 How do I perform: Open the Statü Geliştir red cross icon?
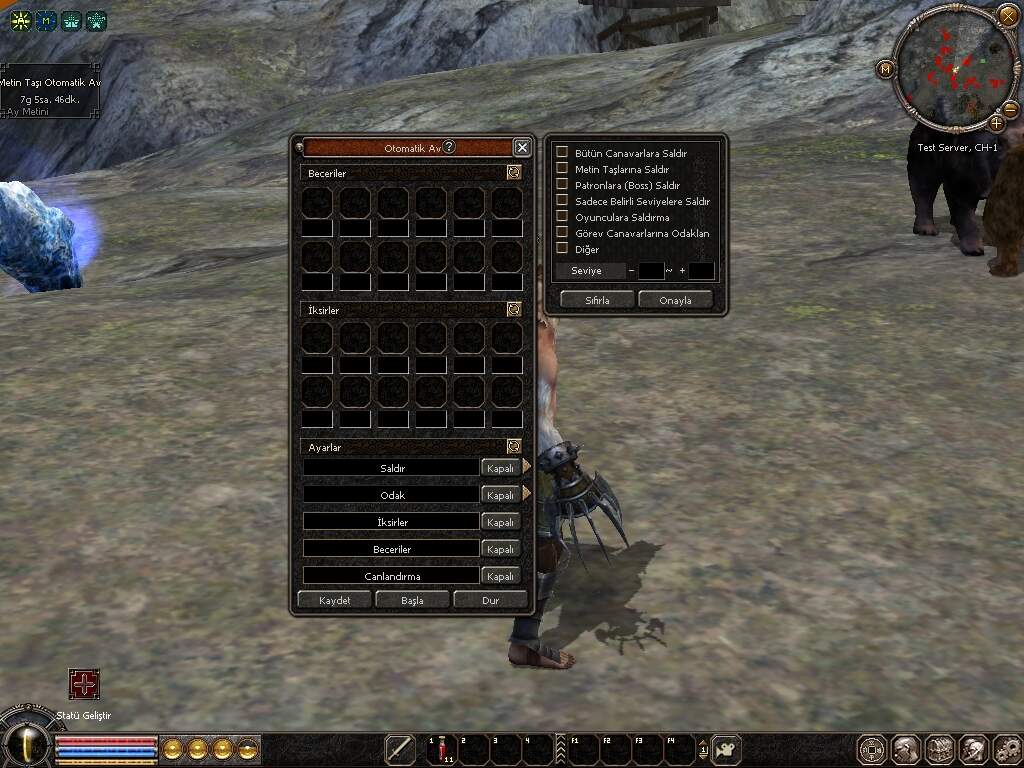tap(84, 684)
